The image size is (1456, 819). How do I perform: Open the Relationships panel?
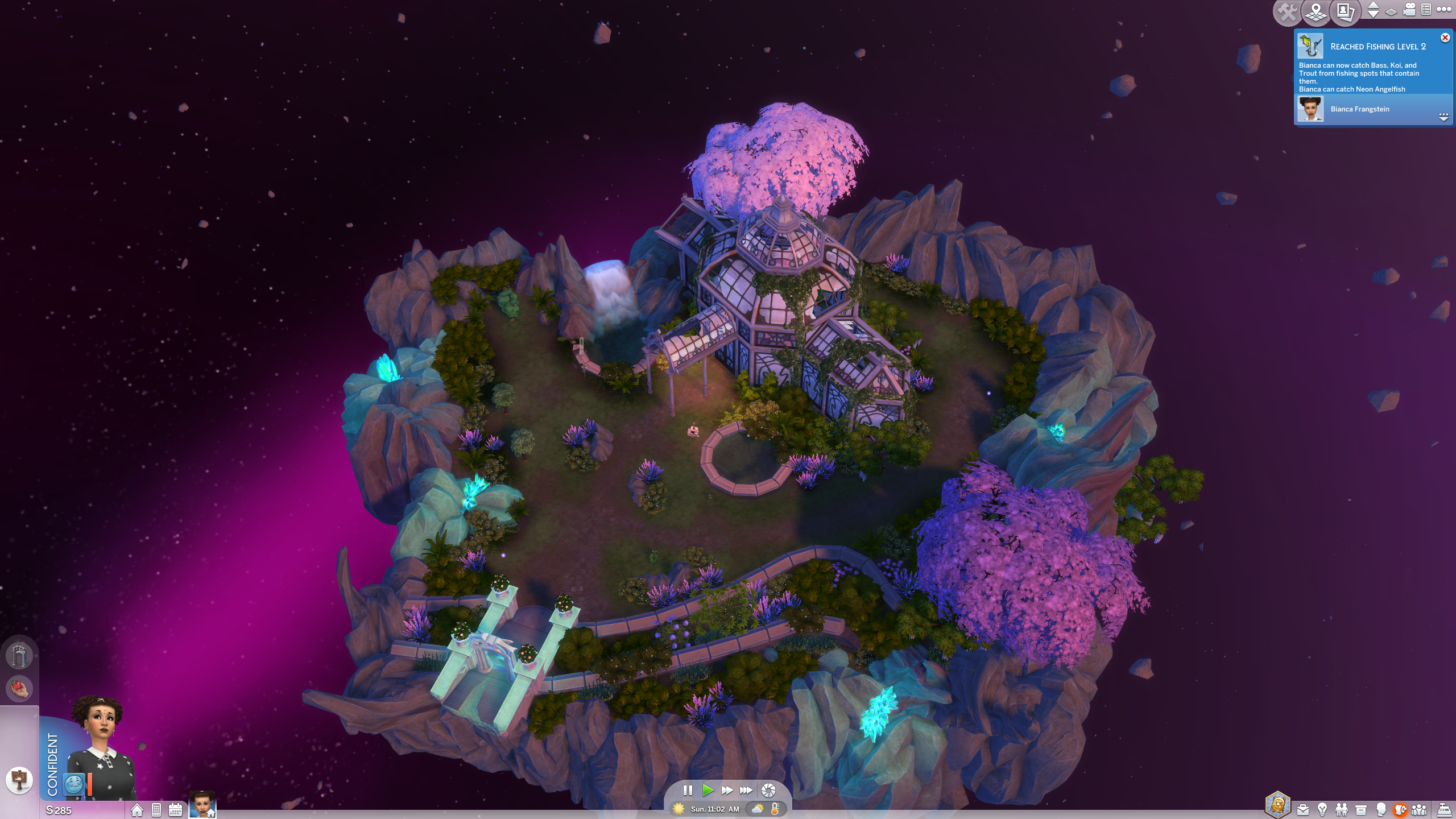pos(1341,810)
